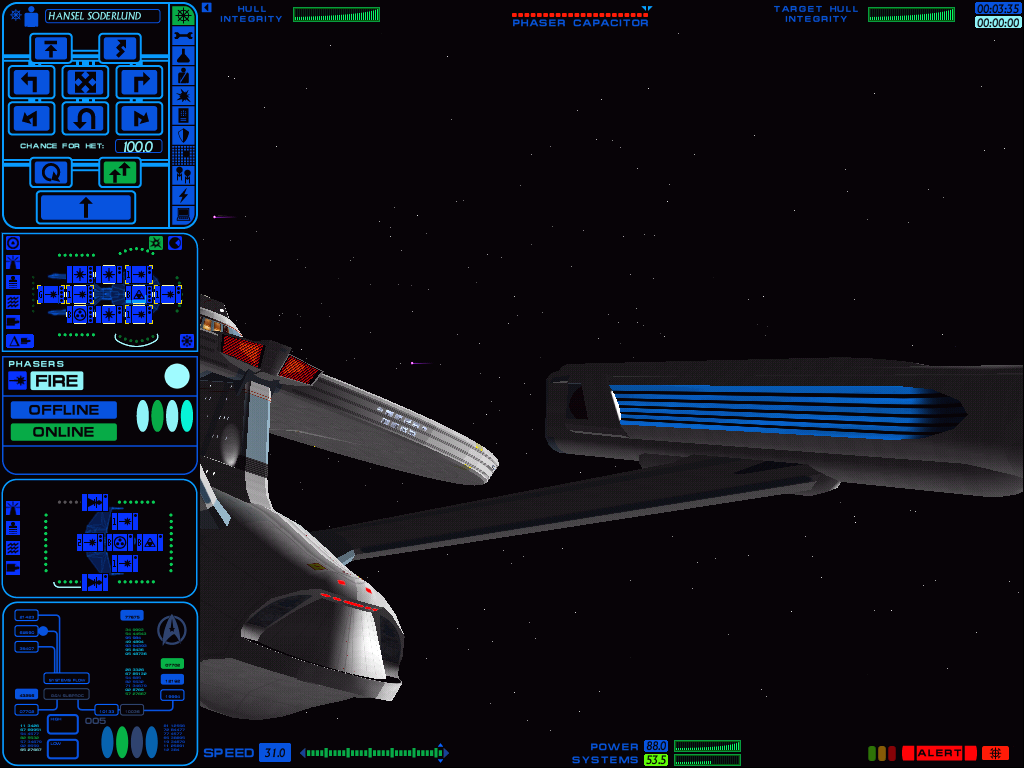Fire the phasers
Image resolution: width=1024 pixels, height=768 pixels.
[57, 381]
